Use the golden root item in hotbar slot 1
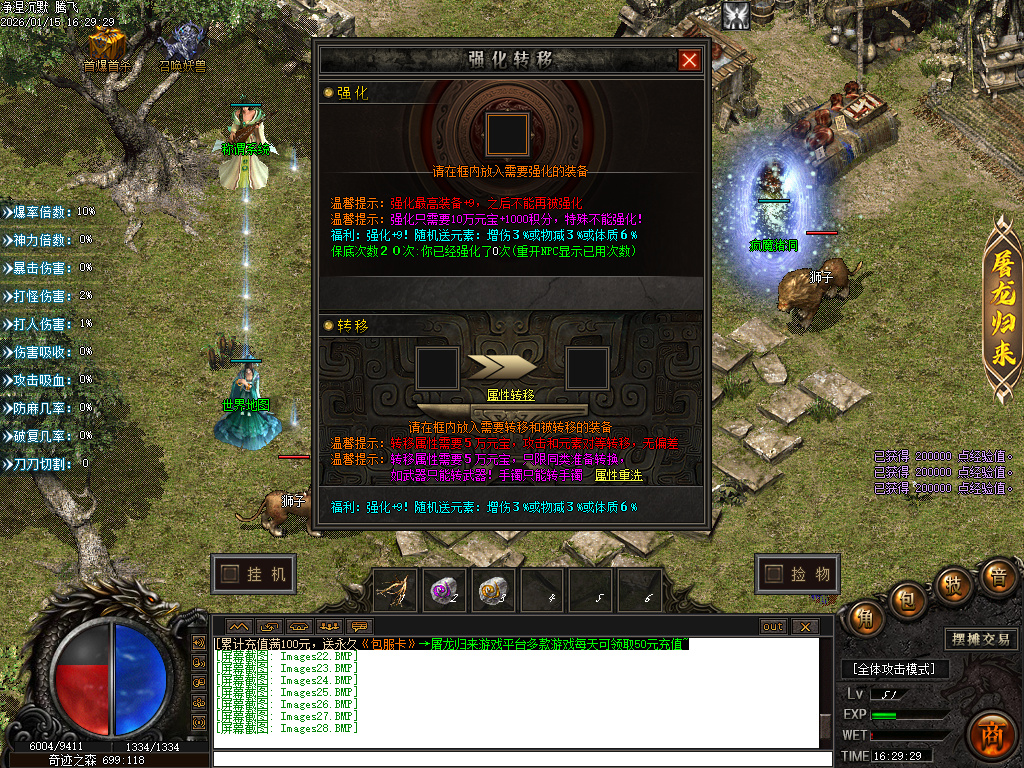 pyautogui.click(x=395, y=591)
